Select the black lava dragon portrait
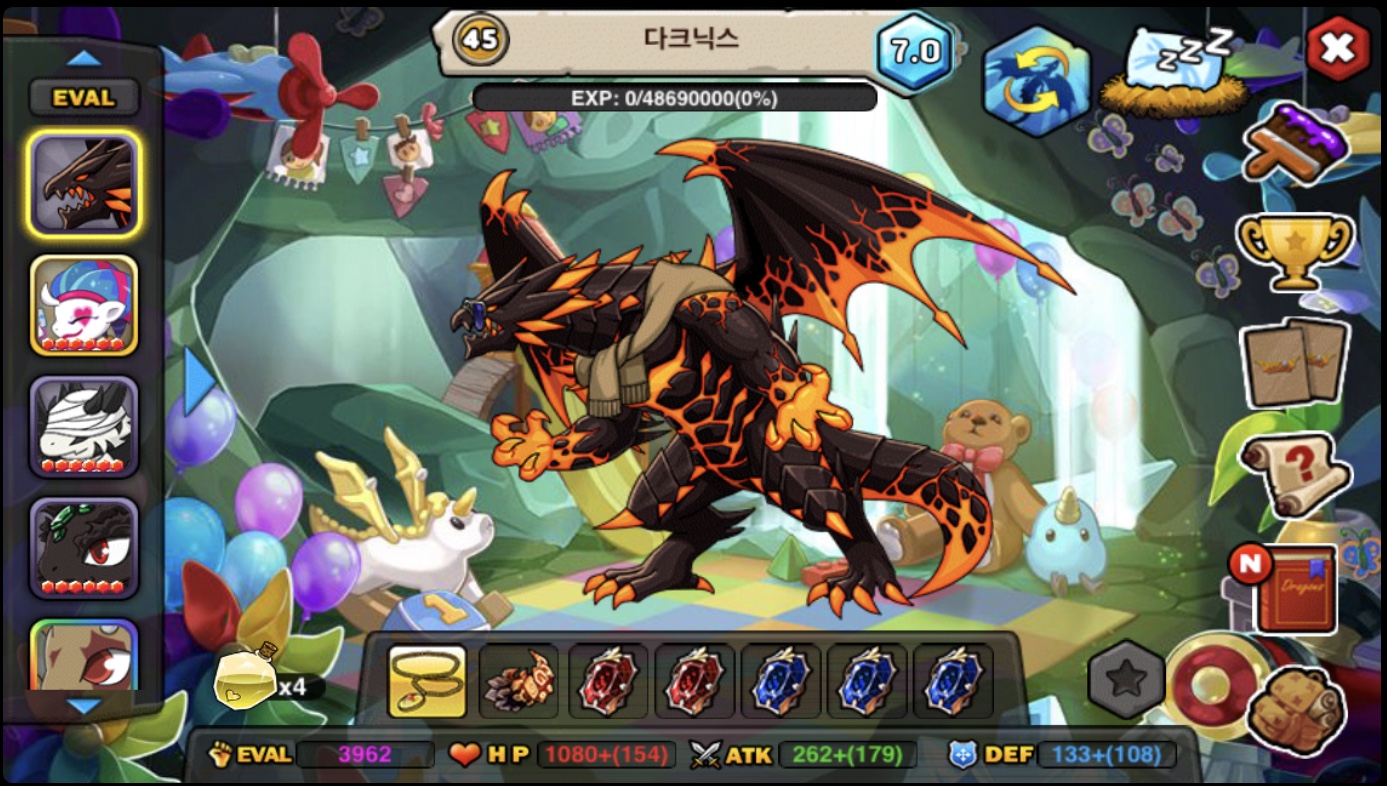The height and width of the screenshot is (786, 1387). pos(84,185)
